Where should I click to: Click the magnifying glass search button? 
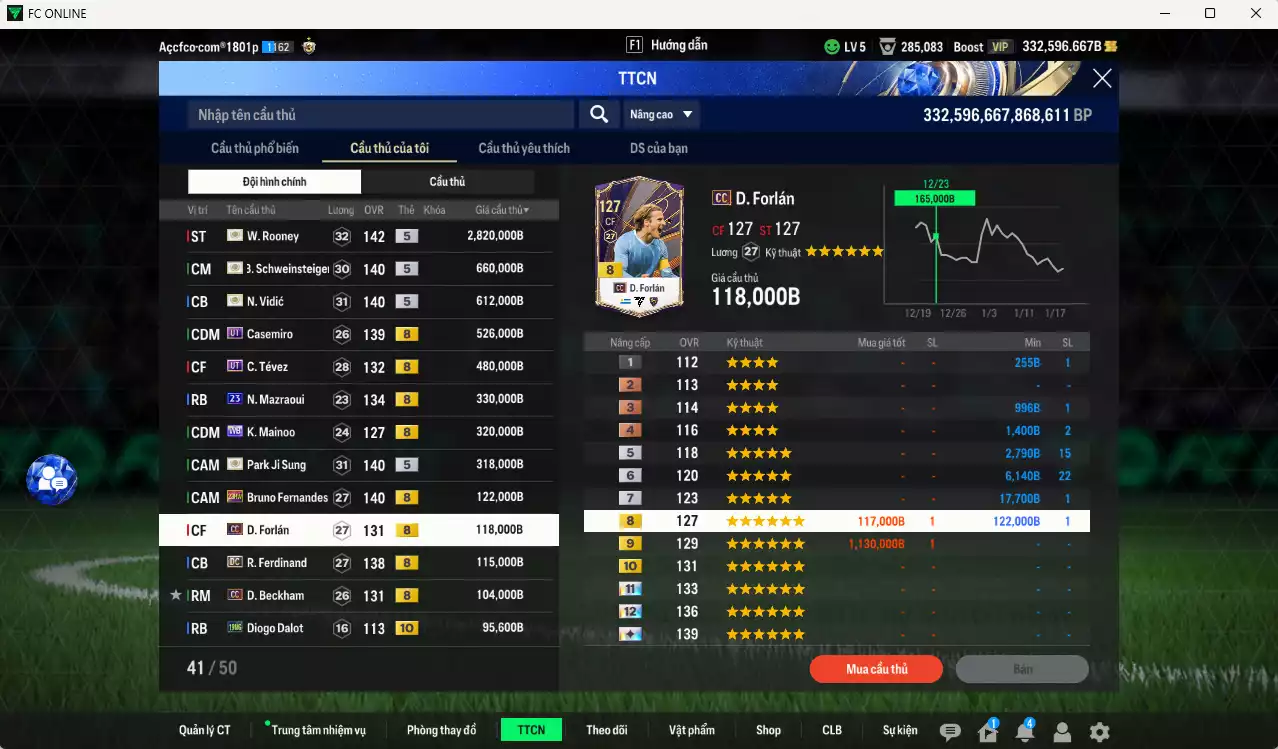598,115
